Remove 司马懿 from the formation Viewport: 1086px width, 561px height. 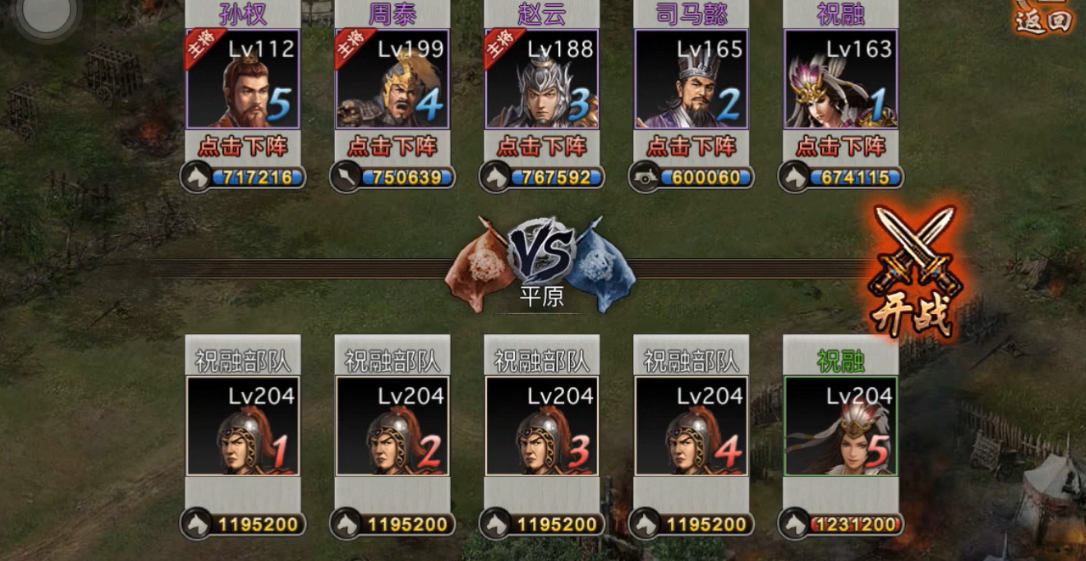[x=691, y=146]
